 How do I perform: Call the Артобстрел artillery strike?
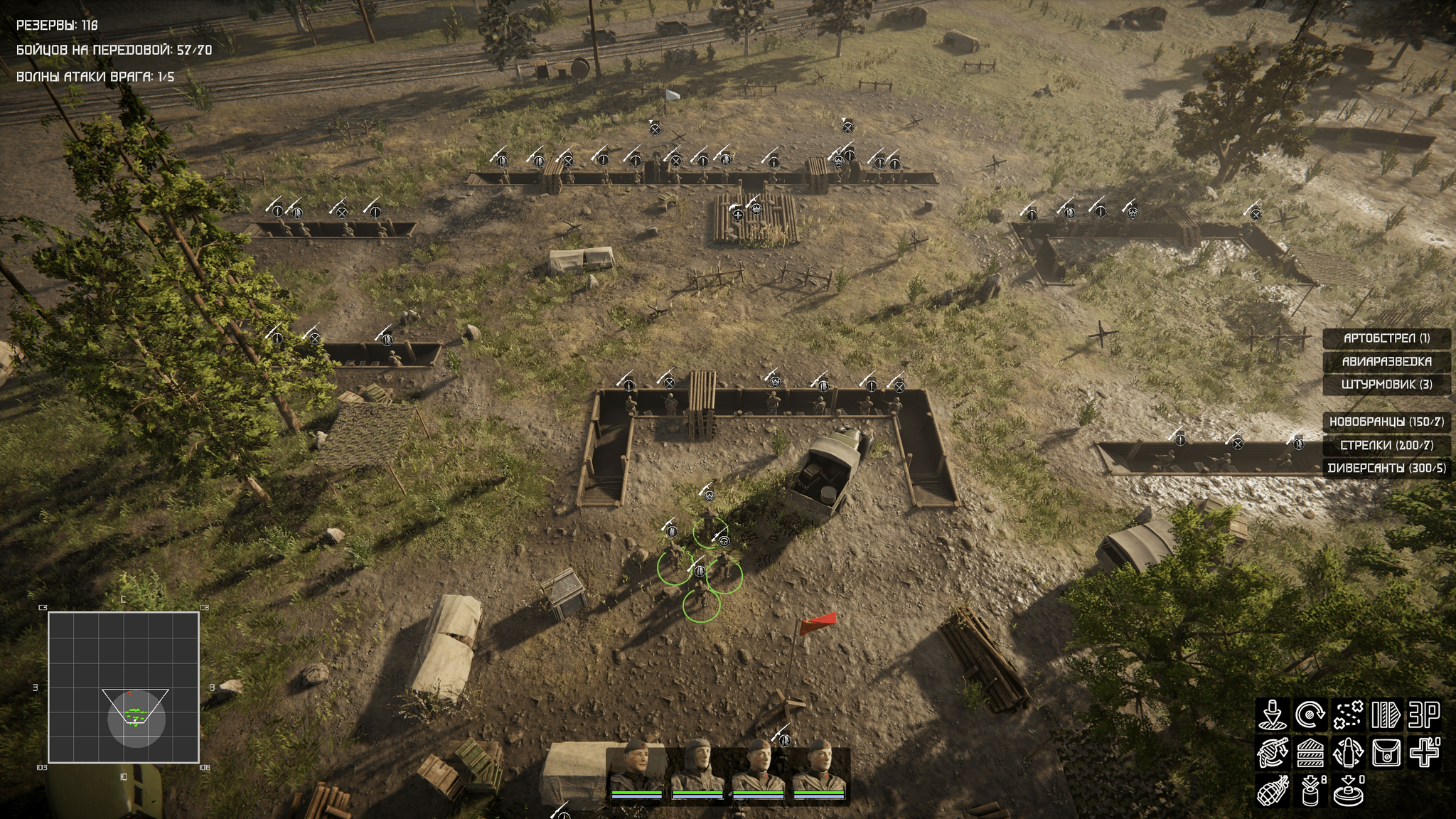pyautogui.click(x=1386, y=338)
